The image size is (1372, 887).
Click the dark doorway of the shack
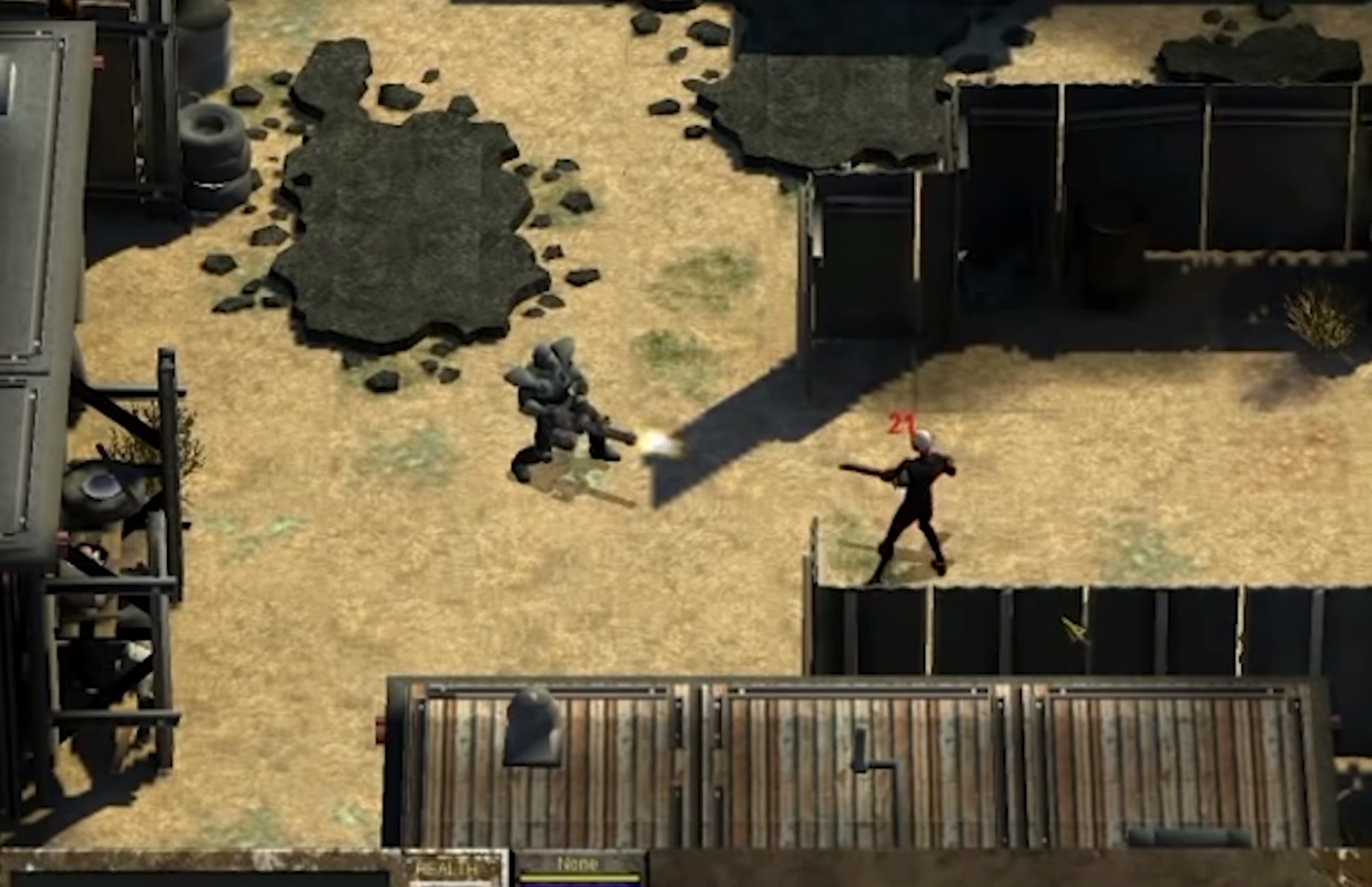click(867, 250)
